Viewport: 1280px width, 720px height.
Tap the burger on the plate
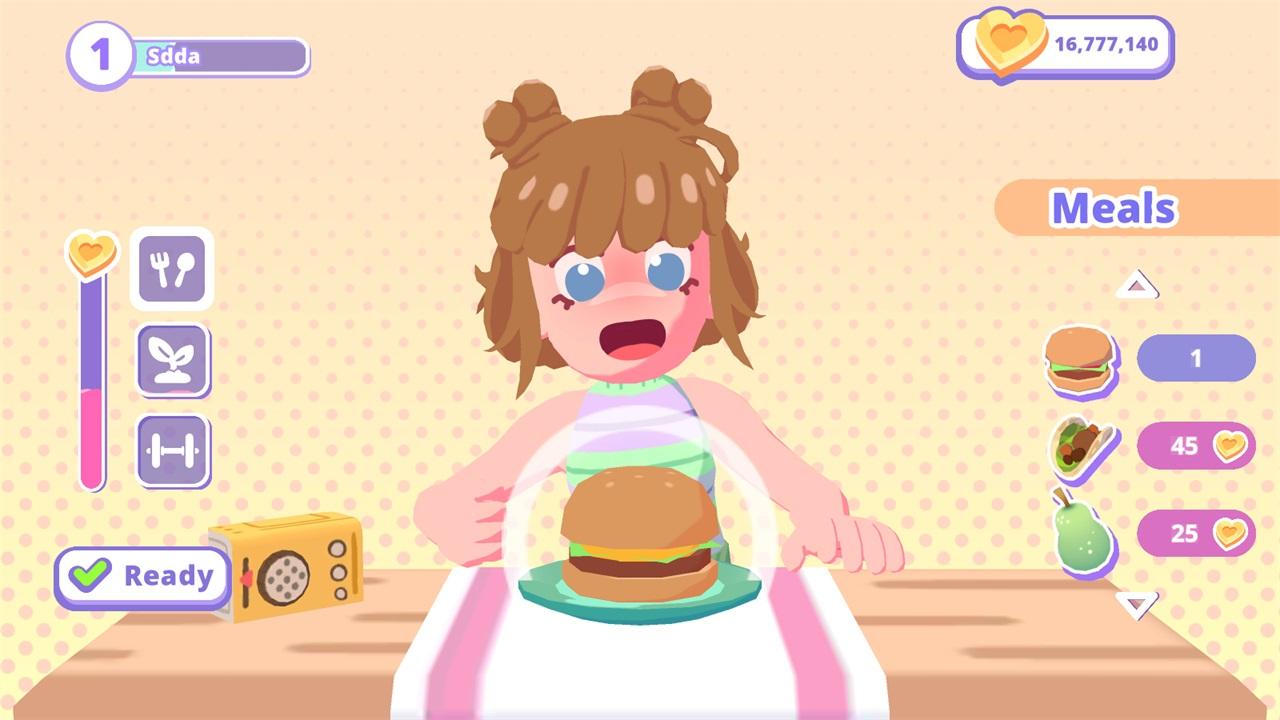[x=640, y=540]
